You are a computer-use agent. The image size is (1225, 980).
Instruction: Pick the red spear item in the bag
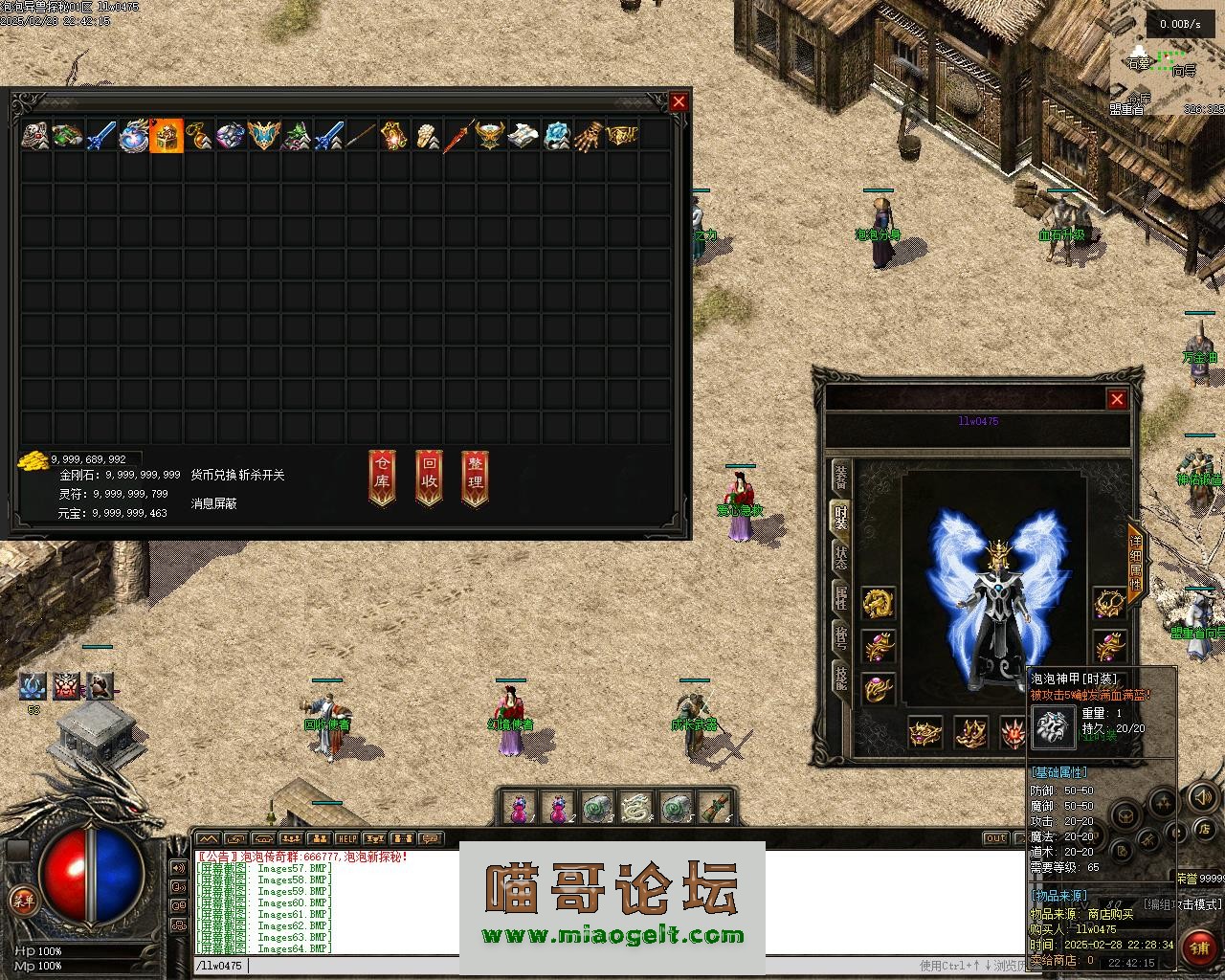(x=459, y=135)
